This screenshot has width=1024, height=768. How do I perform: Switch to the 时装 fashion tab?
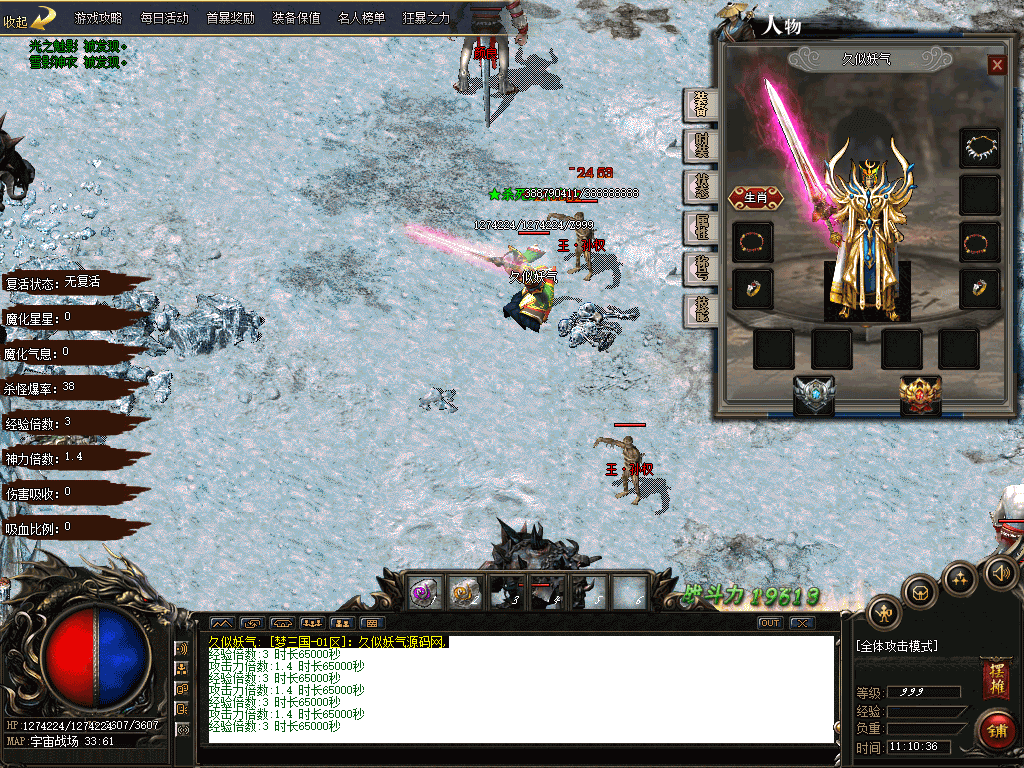tap(702, 146)
